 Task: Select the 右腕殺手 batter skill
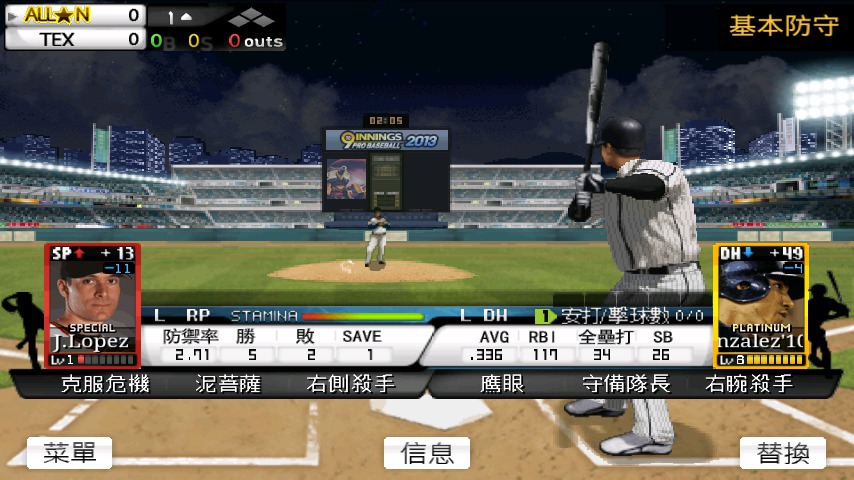749,383
